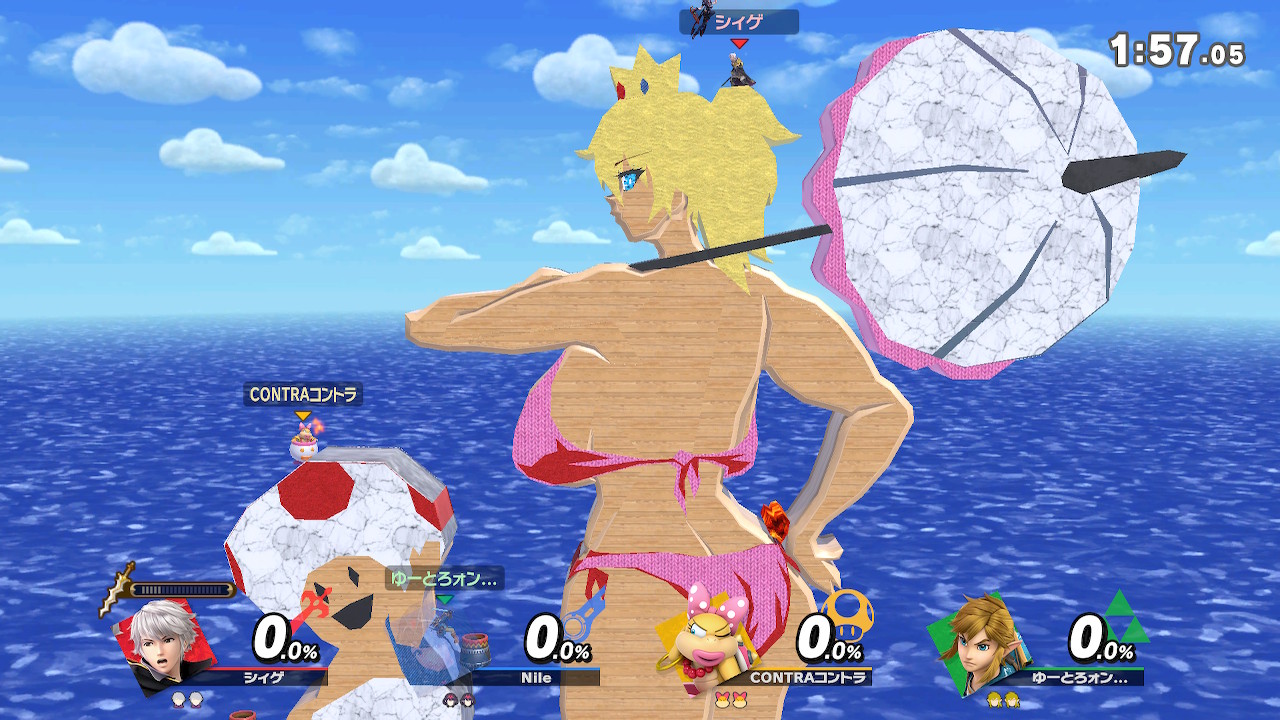Click the orange mushroom series emblem

[848, 612]
